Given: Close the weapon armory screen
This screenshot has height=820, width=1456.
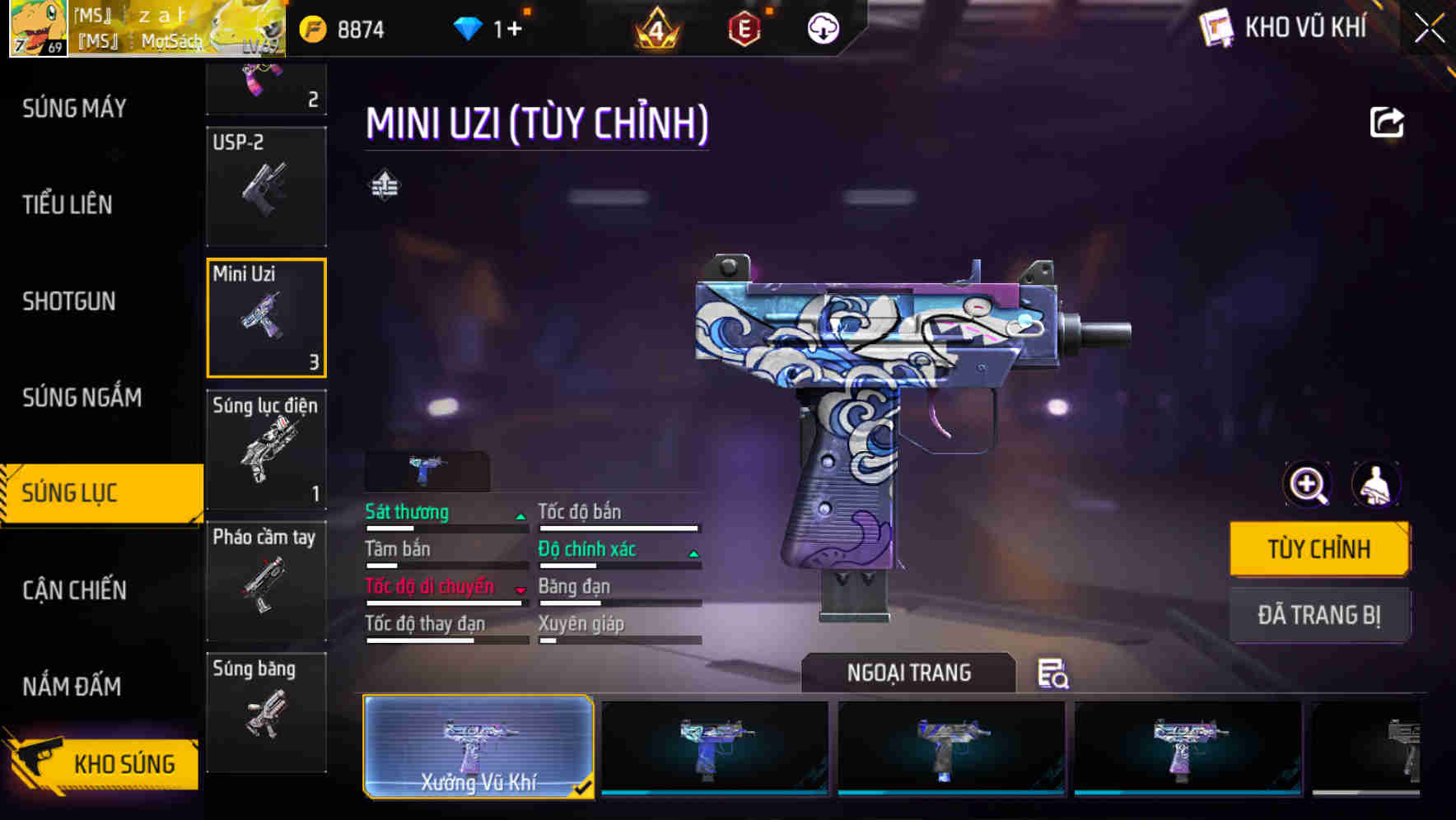Looking at the screenshot, I should [x=1429, y=29].
